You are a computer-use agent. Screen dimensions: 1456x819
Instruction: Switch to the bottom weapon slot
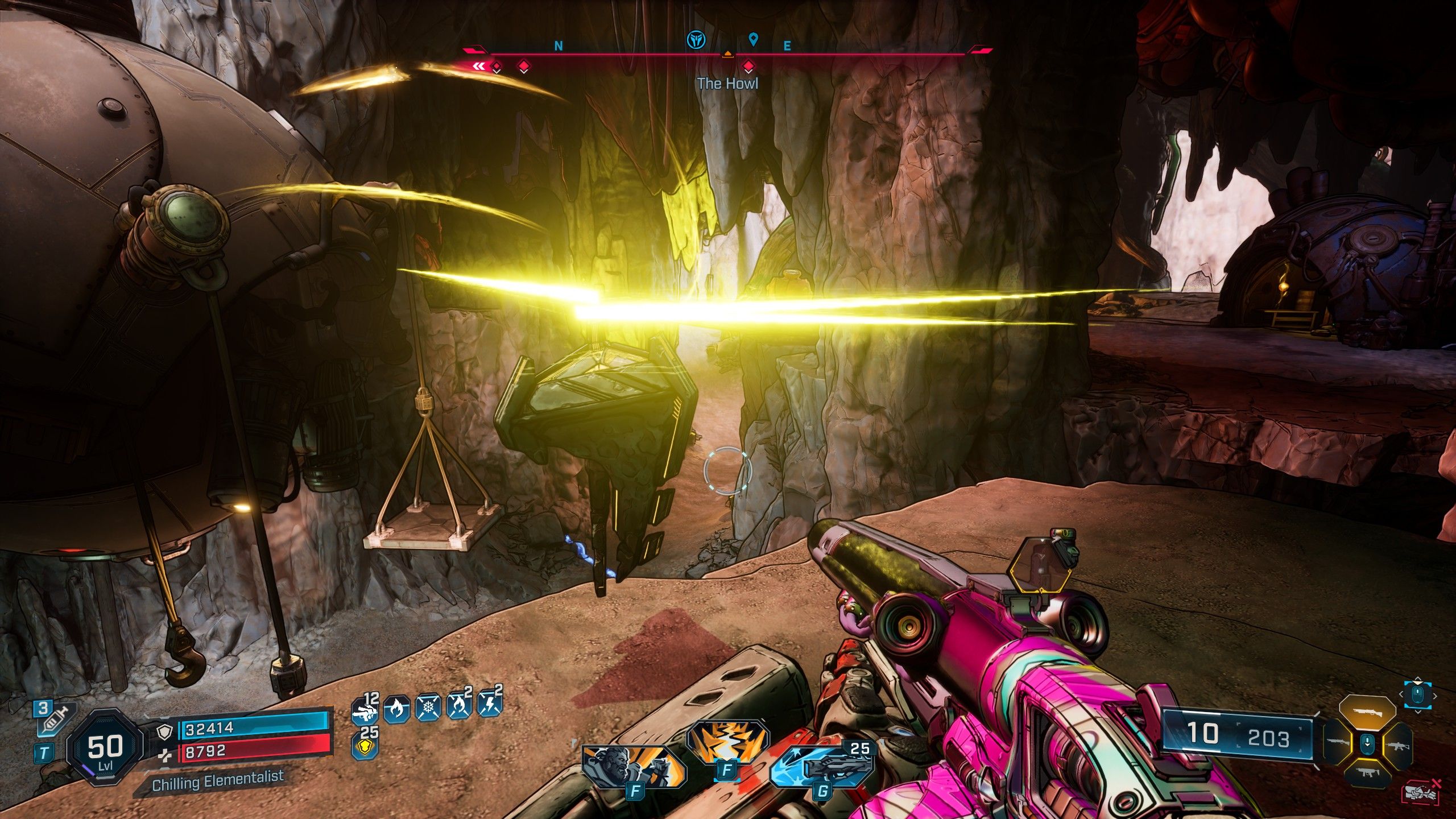coord(1367,772)
